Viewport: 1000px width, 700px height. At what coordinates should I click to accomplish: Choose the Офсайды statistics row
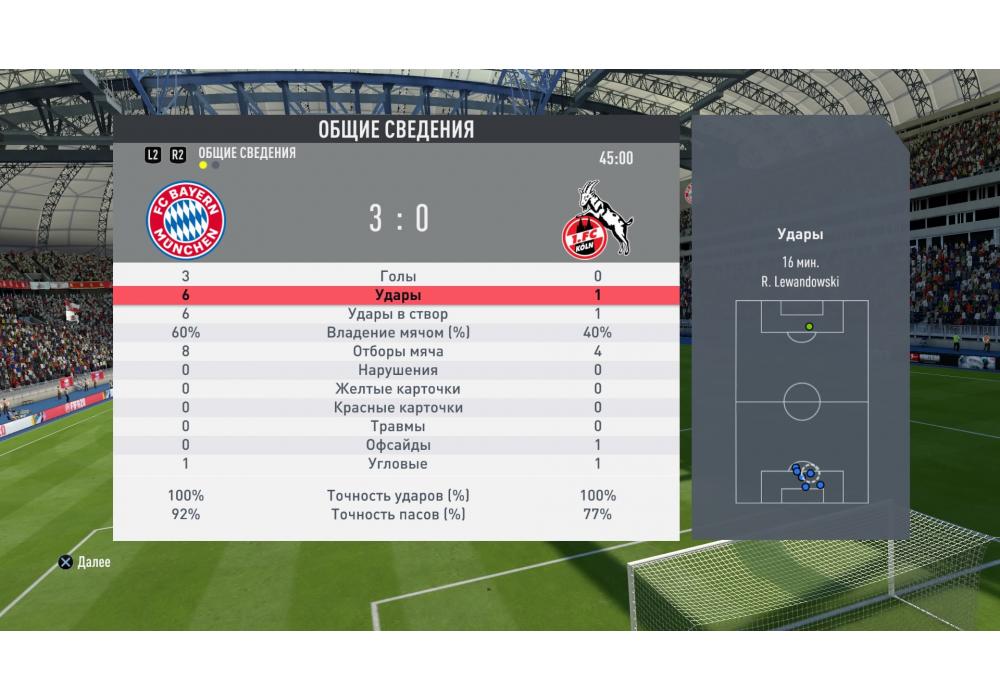click(397, 445)
